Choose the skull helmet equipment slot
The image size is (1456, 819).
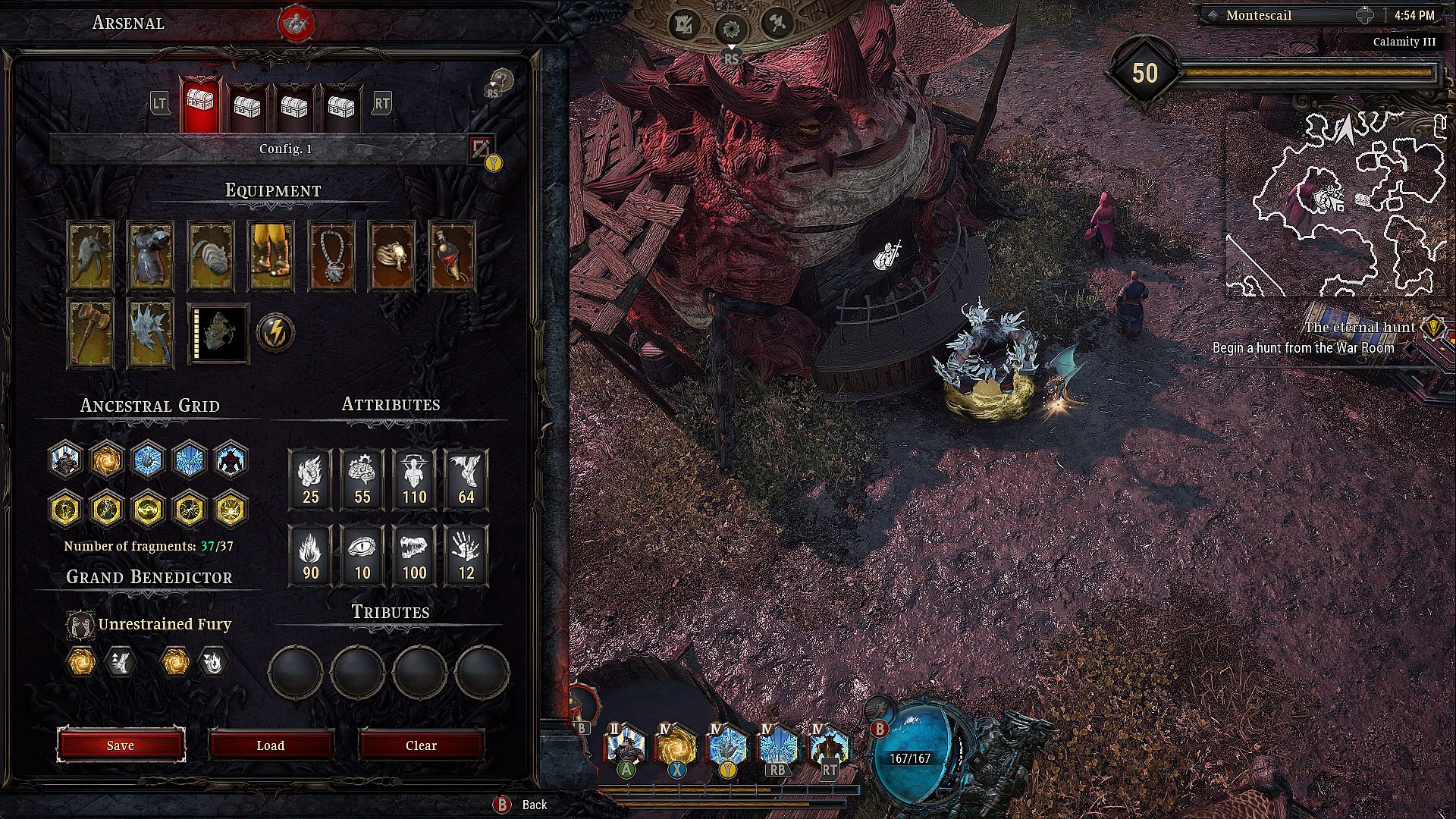pyautogui.click(x=90, y=256)
